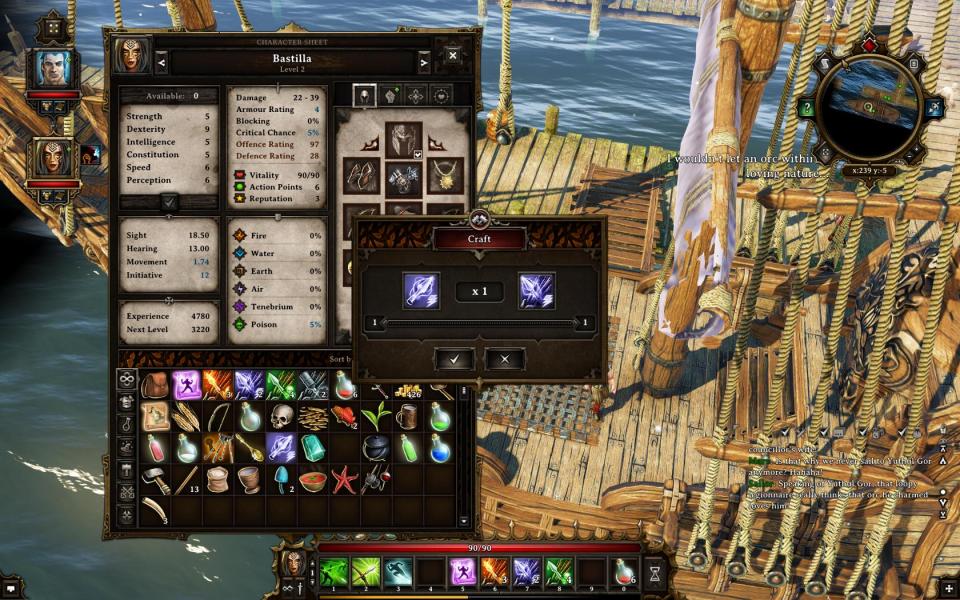The width and height of the screenshot is (960, 600).
Task: Choose the blue potion flask in the inventory
Action: click(x=440, y=447)
